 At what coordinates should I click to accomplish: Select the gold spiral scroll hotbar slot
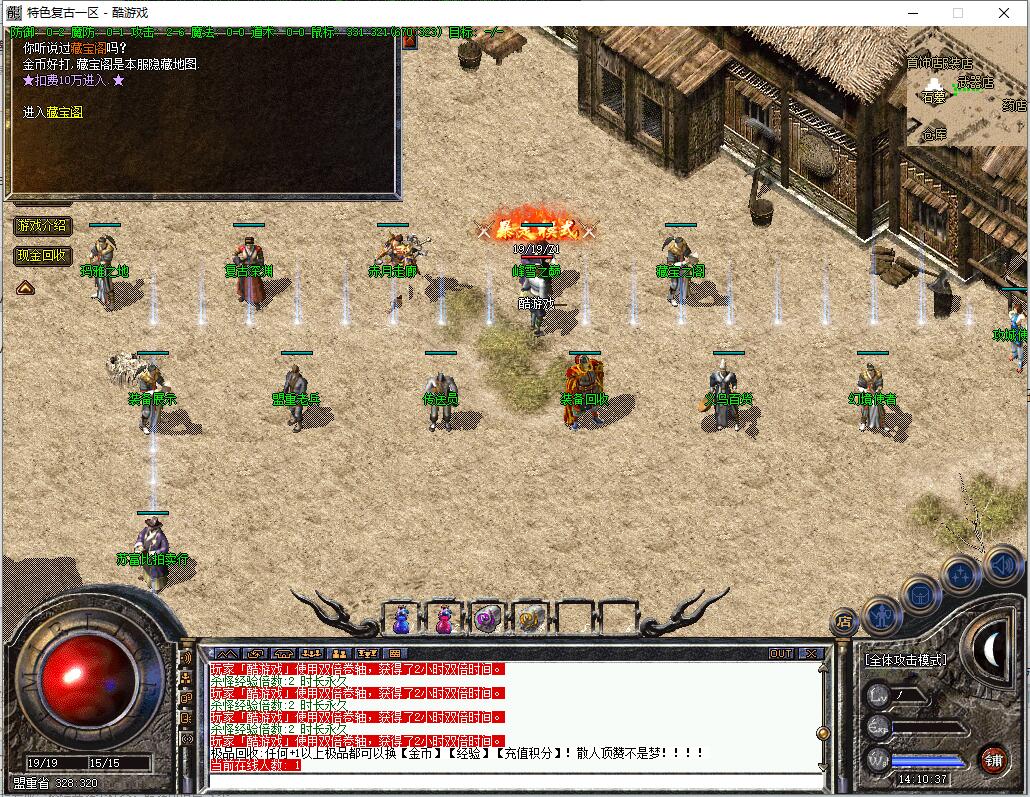click(x=530, y=620)
